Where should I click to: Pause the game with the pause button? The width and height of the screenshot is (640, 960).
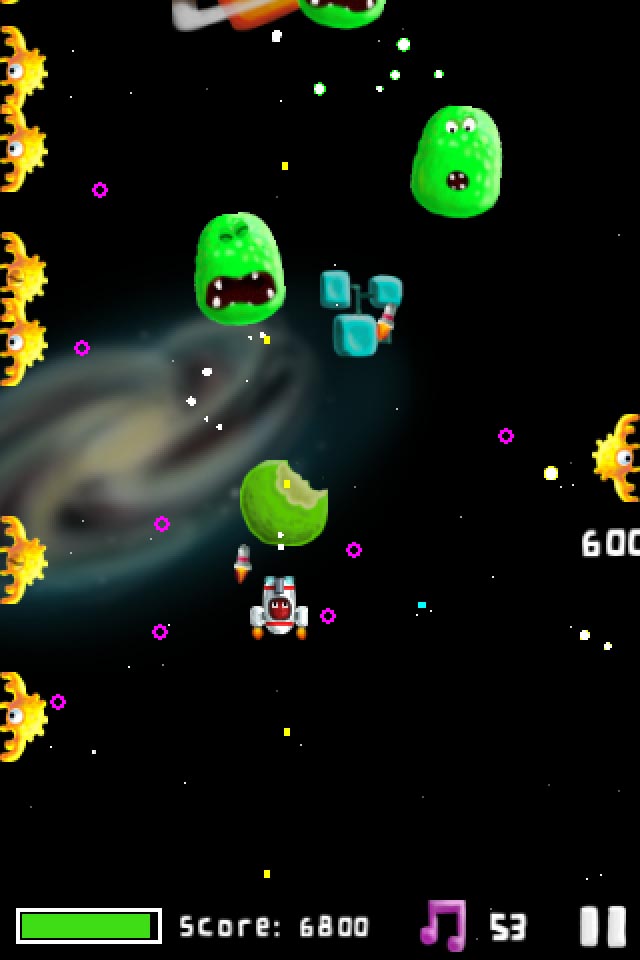603,926
